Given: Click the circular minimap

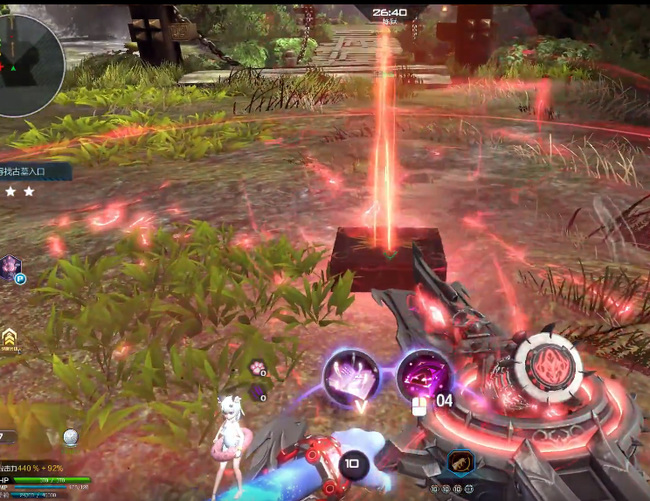Looking at the screenshot, I should [27, 64].
